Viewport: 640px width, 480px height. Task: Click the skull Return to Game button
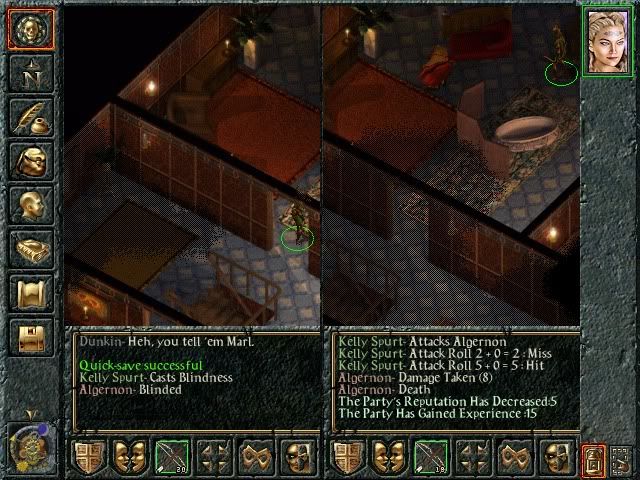click(30, 29)
